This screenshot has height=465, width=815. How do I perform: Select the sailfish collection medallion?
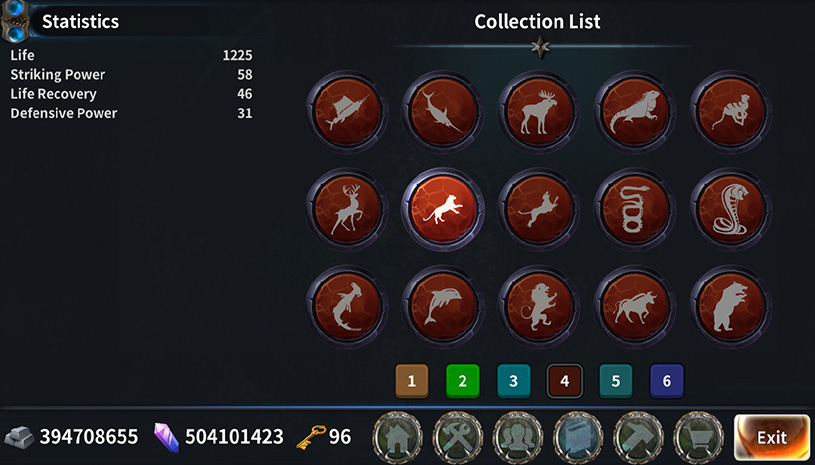[x=346, y=110]
